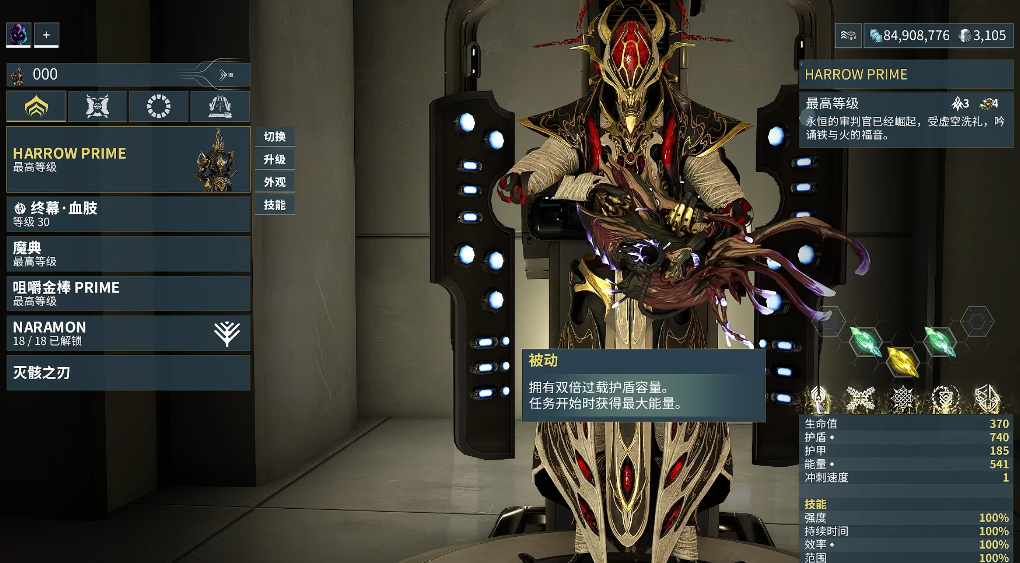Switch to the ring-shaped icon tab
Screen dimensions: 1020x563
(158, 107)
